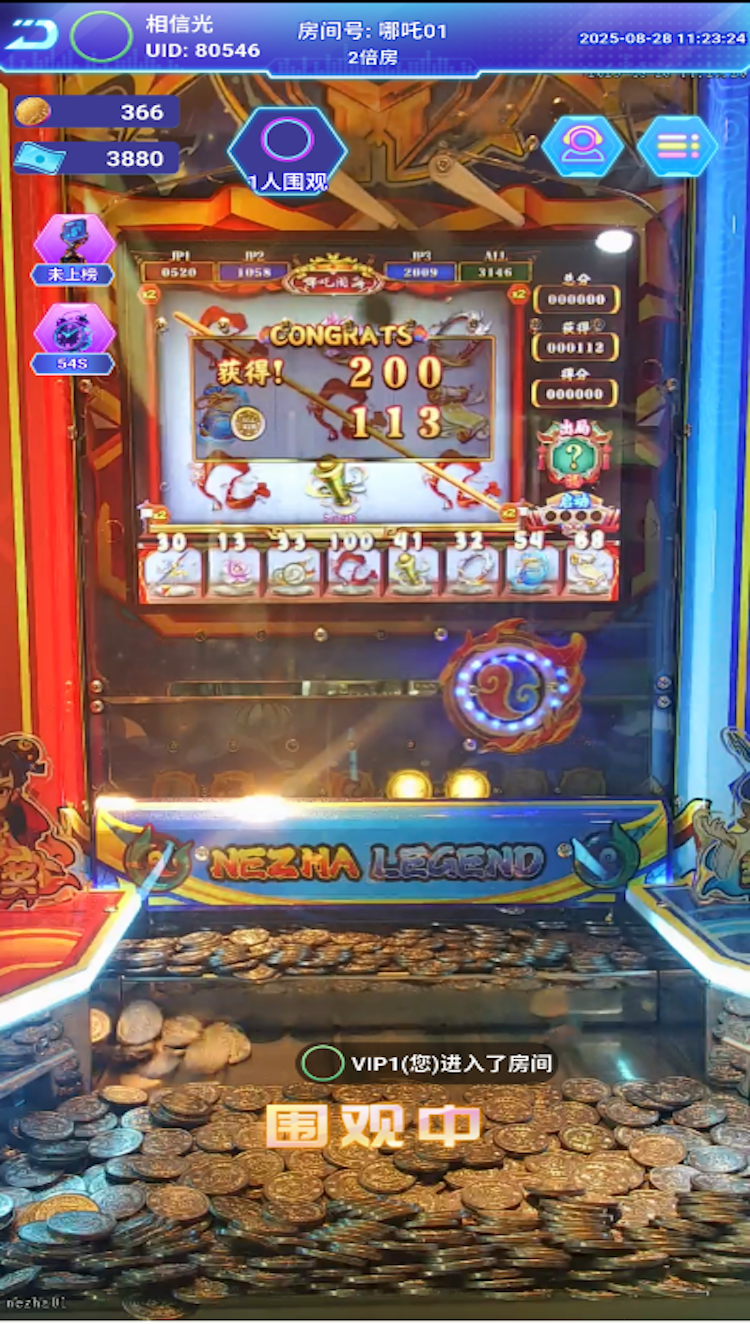Contact customer service via headset icon
The width and height of the screenshot is (750, 1324).
pos(582,146)
